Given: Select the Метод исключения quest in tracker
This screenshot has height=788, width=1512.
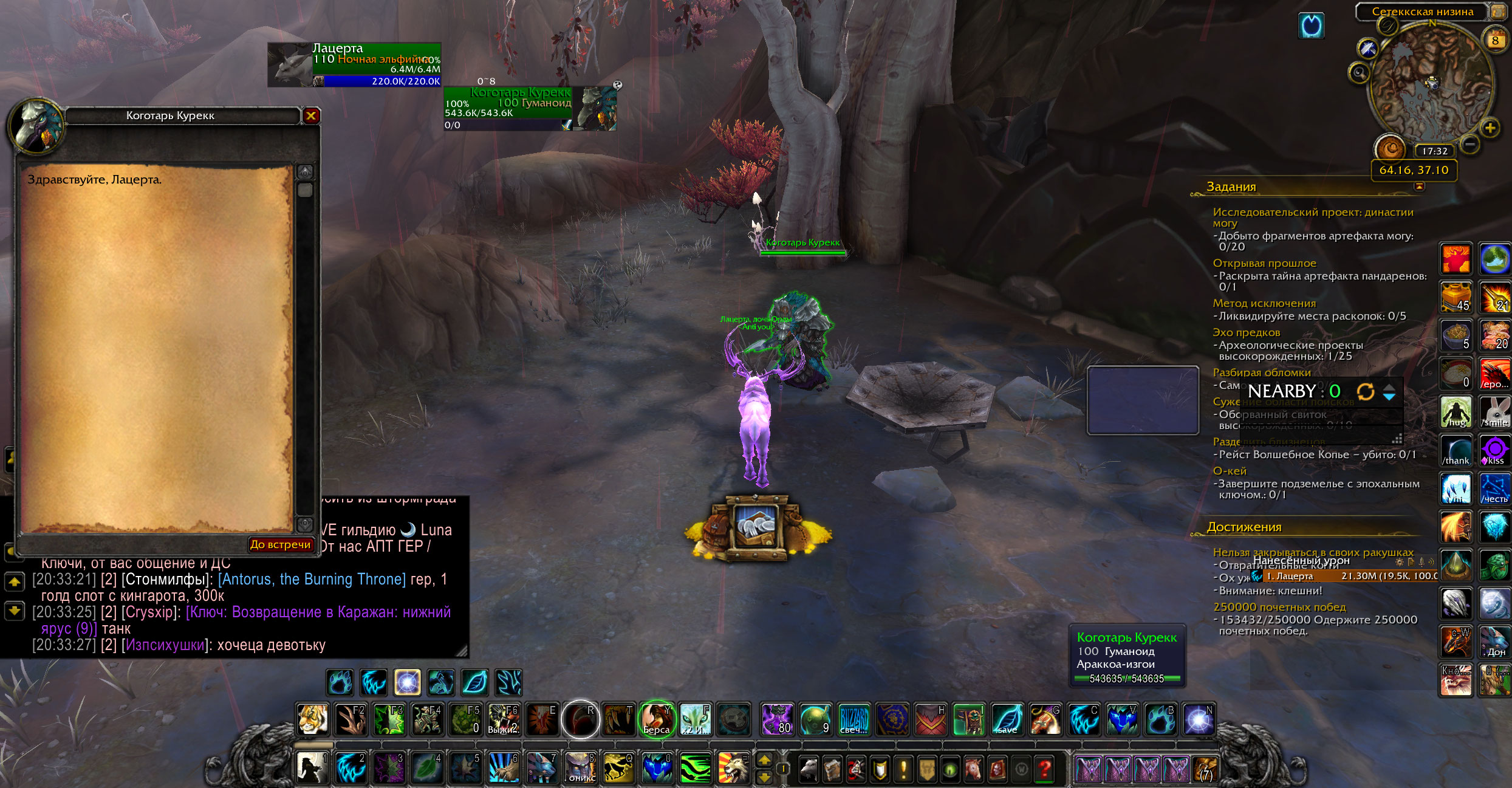Looking at the screenshot, I should pyautogui.click(x=1264, y=303).
